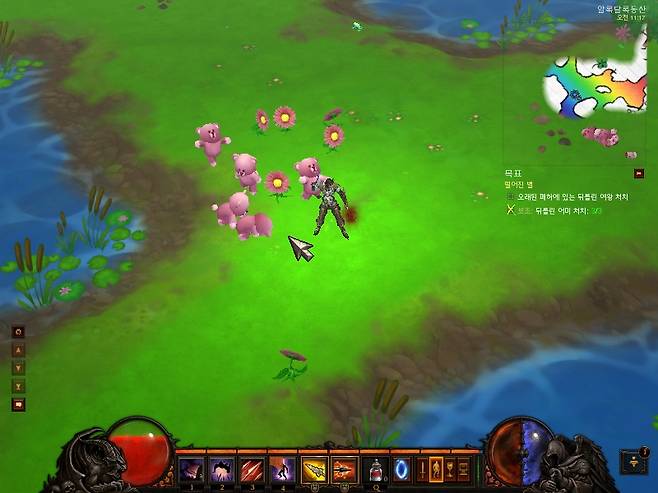Trigger the red claw slash skill
The width and height of the screenshot is (658, 493).
(252, 469)
